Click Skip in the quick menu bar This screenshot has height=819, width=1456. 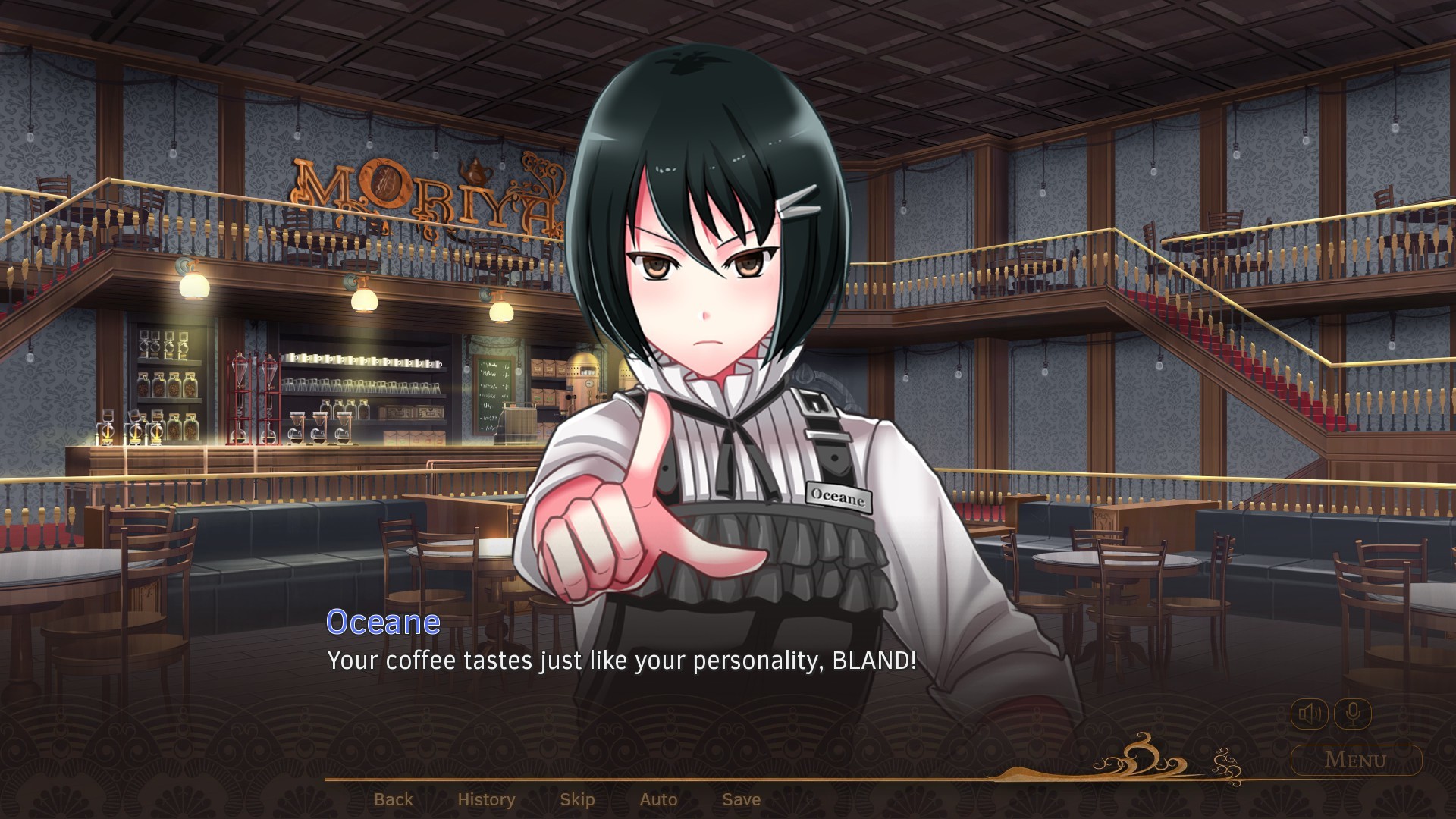click(577, 799)
